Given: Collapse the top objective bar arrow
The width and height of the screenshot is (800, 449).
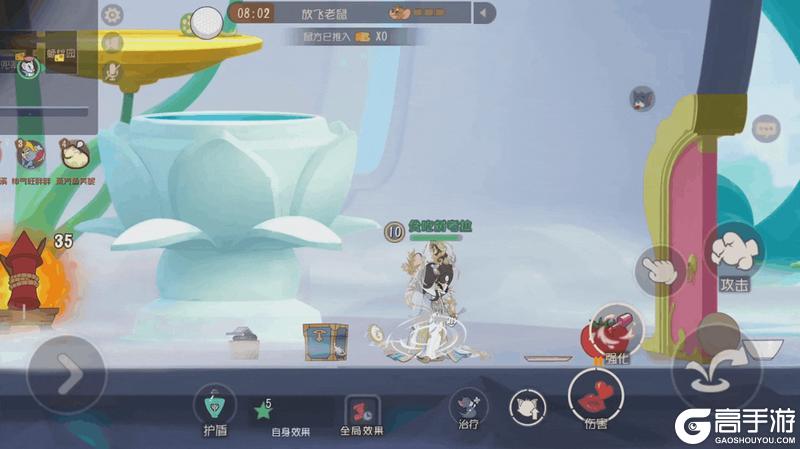Looking at the screenshot, I should click(485, 13).
